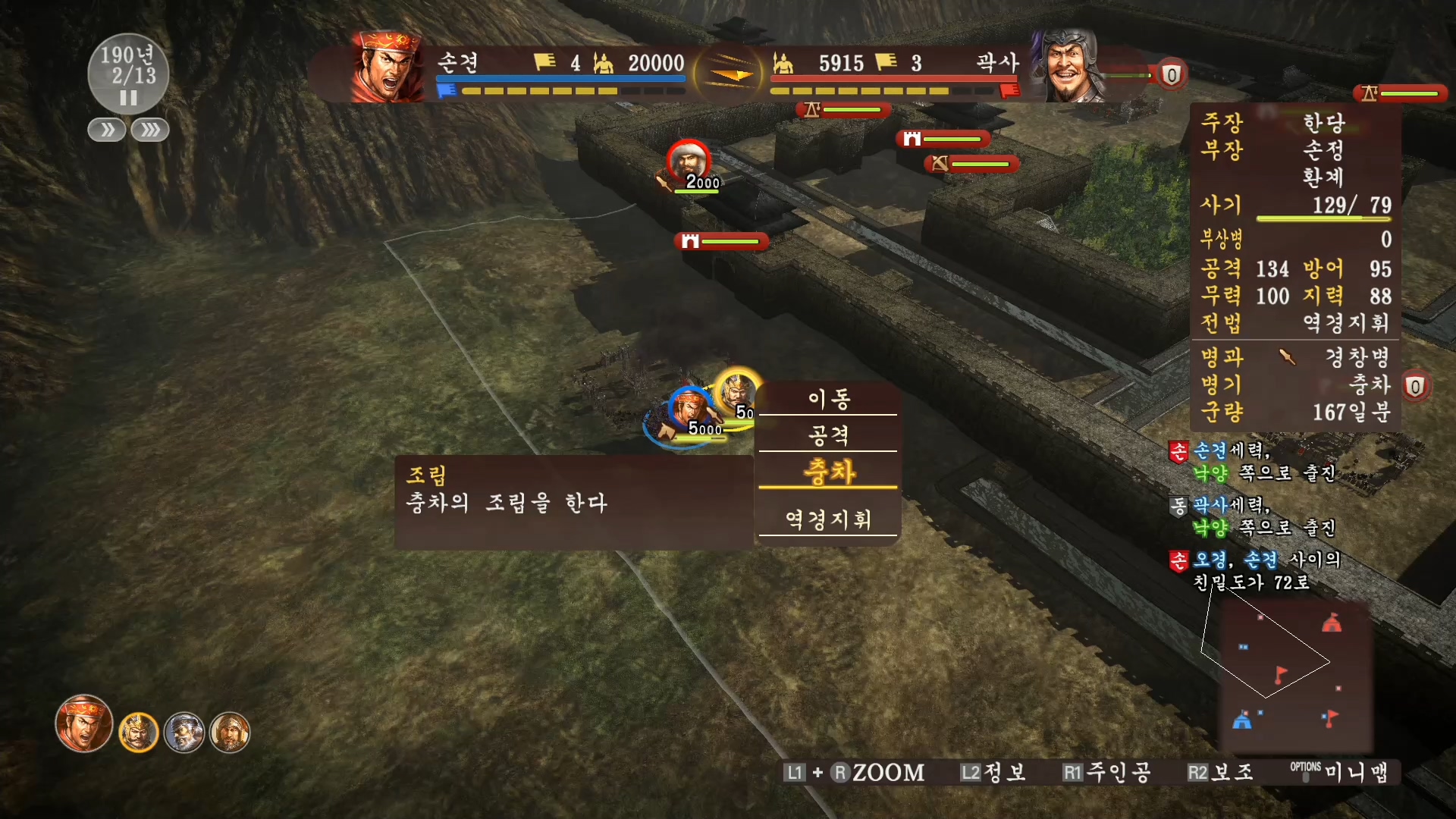Select the first unit portrait bottom left
The image size is (1456, 819).
point(83,724)
